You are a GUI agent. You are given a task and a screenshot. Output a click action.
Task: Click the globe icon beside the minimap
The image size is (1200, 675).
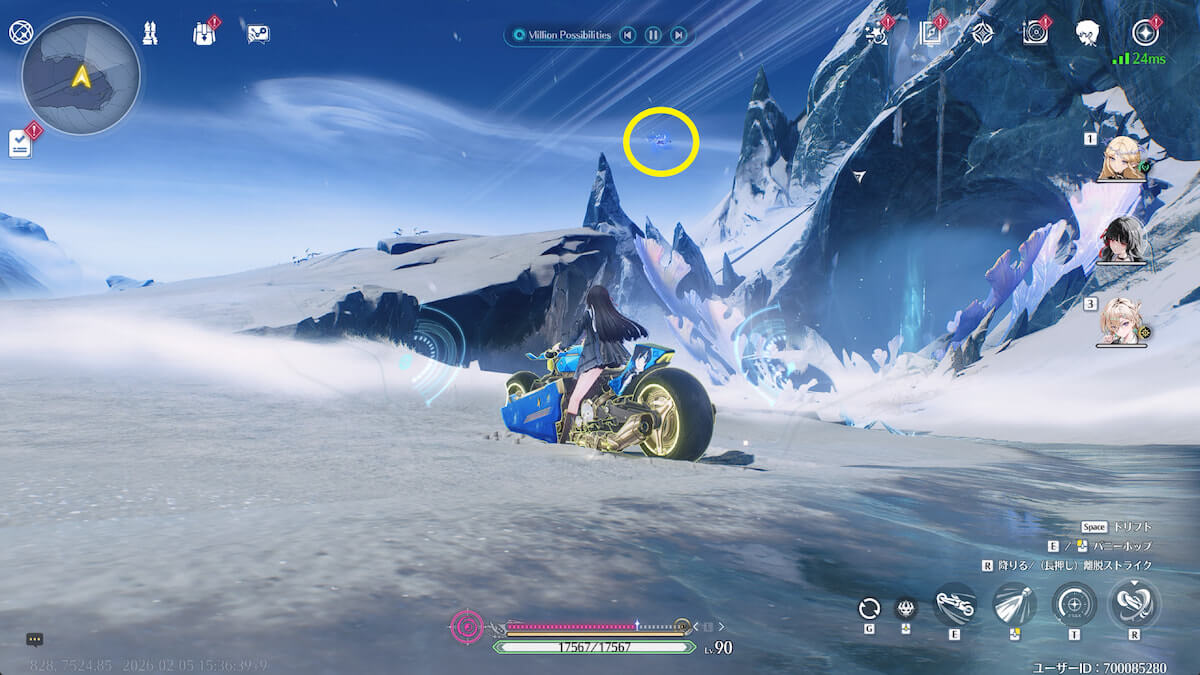(20, 32)
